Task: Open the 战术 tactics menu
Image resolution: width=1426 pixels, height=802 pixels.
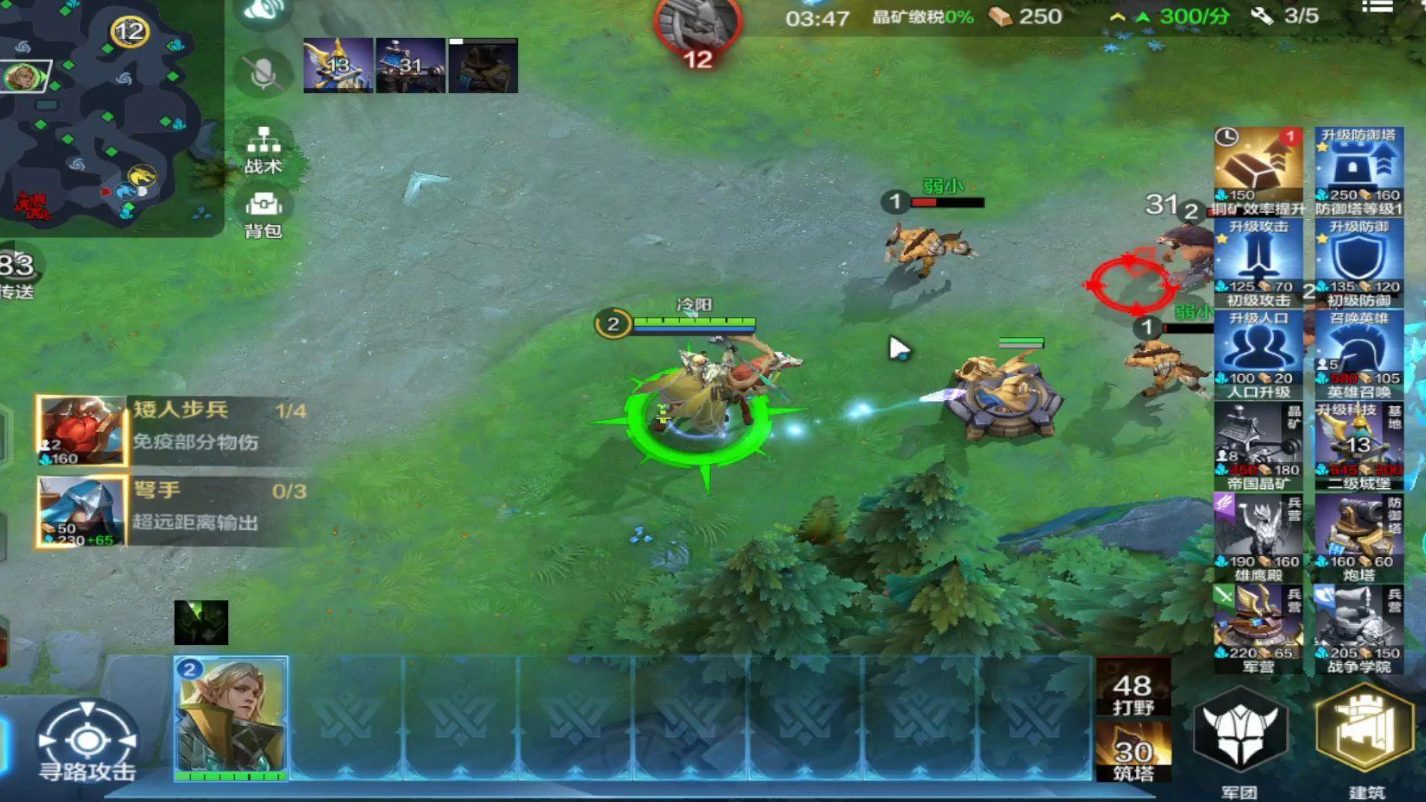Action: point(263,148)
